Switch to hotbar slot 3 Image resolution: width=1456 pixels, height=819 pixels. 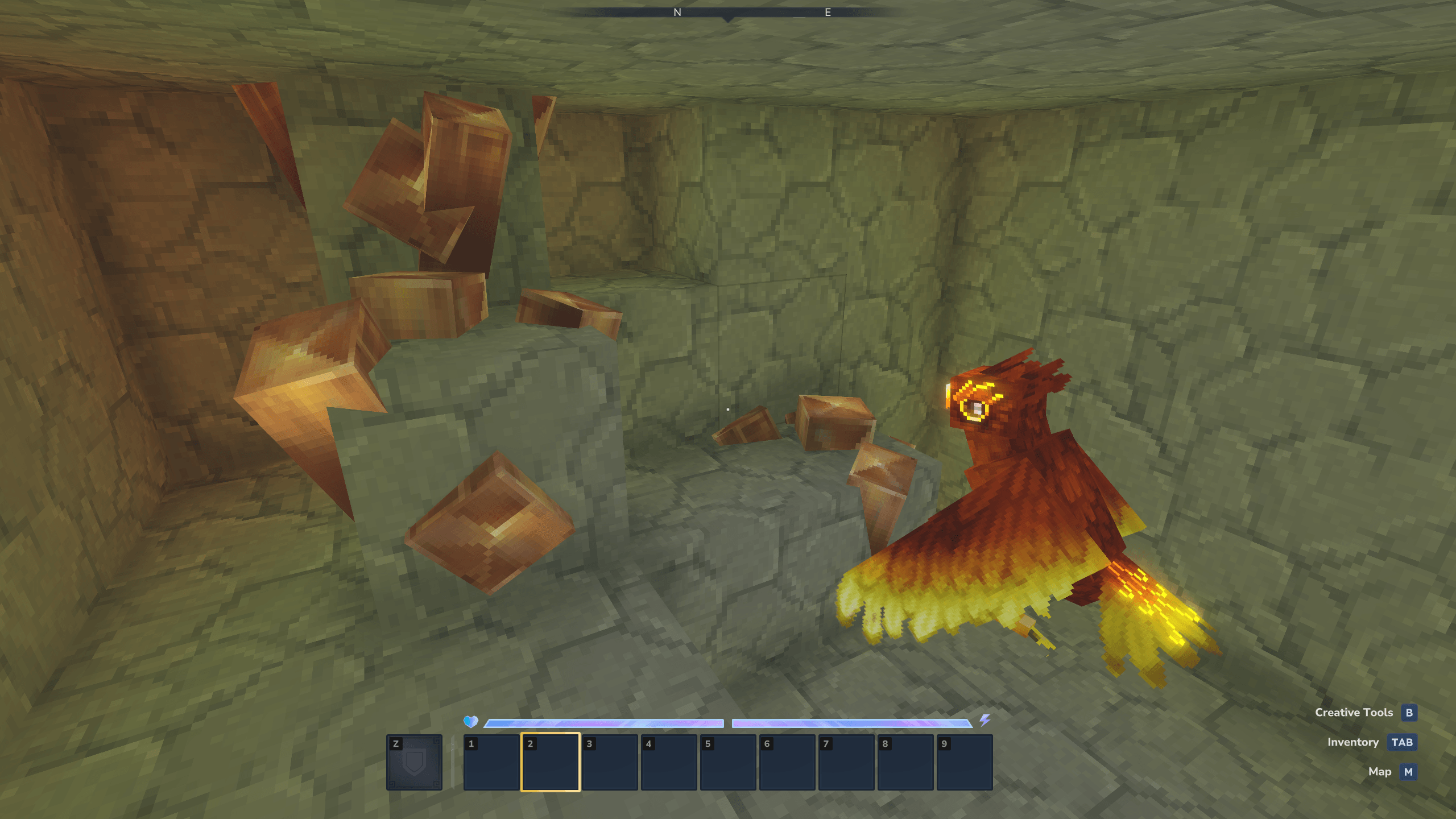[610, 762]
